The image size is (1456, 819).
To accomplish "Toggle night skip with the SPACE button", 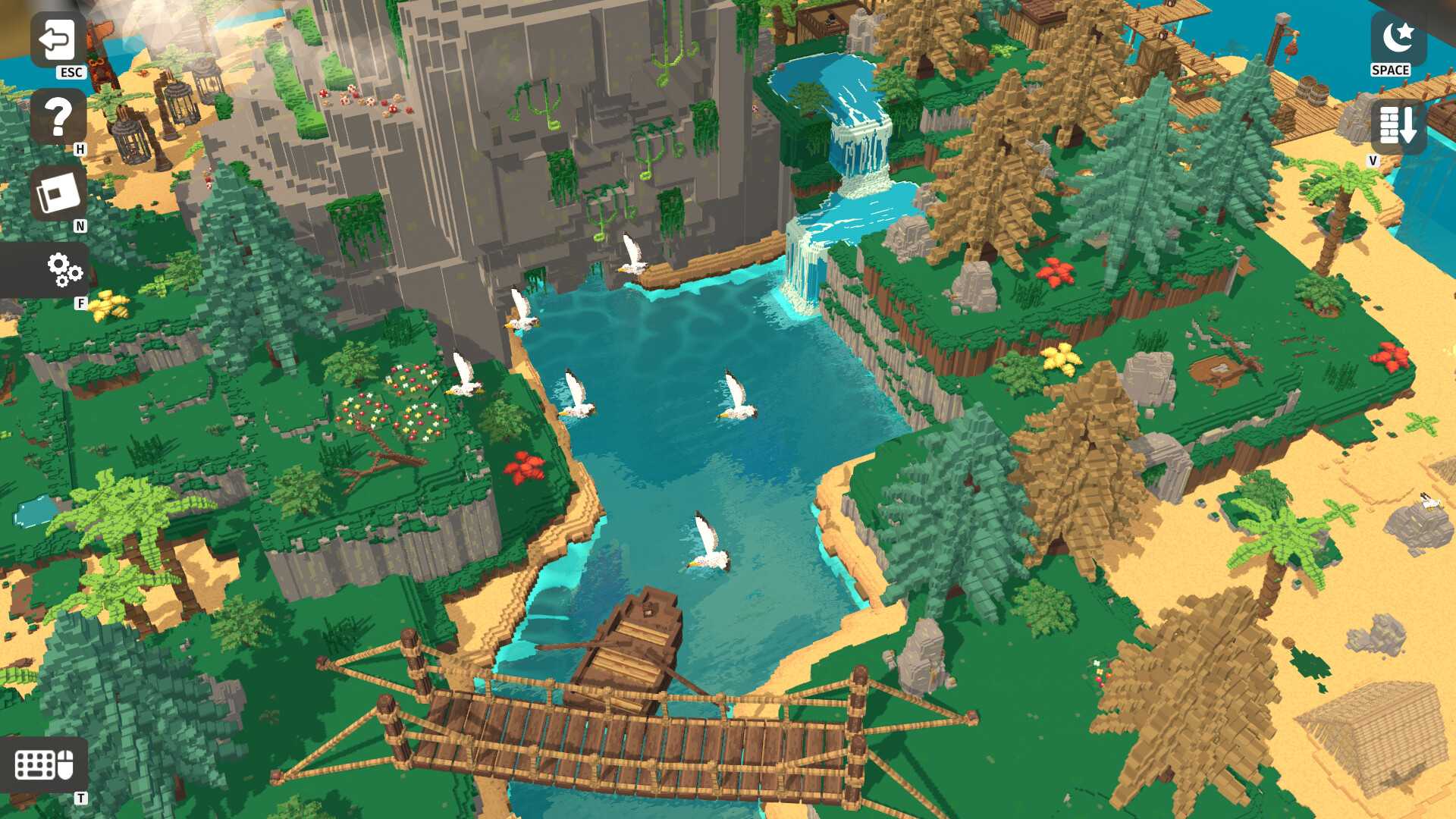I will pos(1390,71).
